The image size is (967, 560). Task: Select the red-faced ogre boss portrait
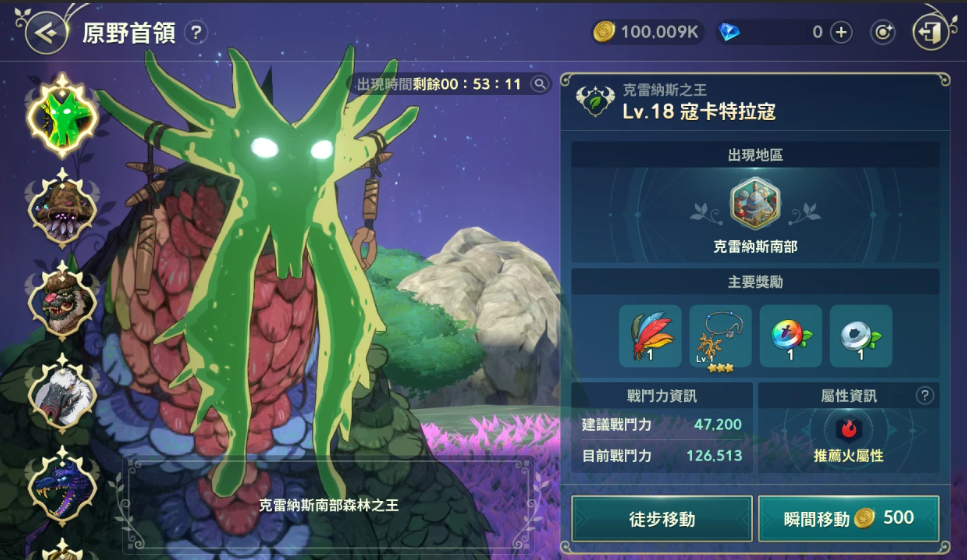(62, 300)
